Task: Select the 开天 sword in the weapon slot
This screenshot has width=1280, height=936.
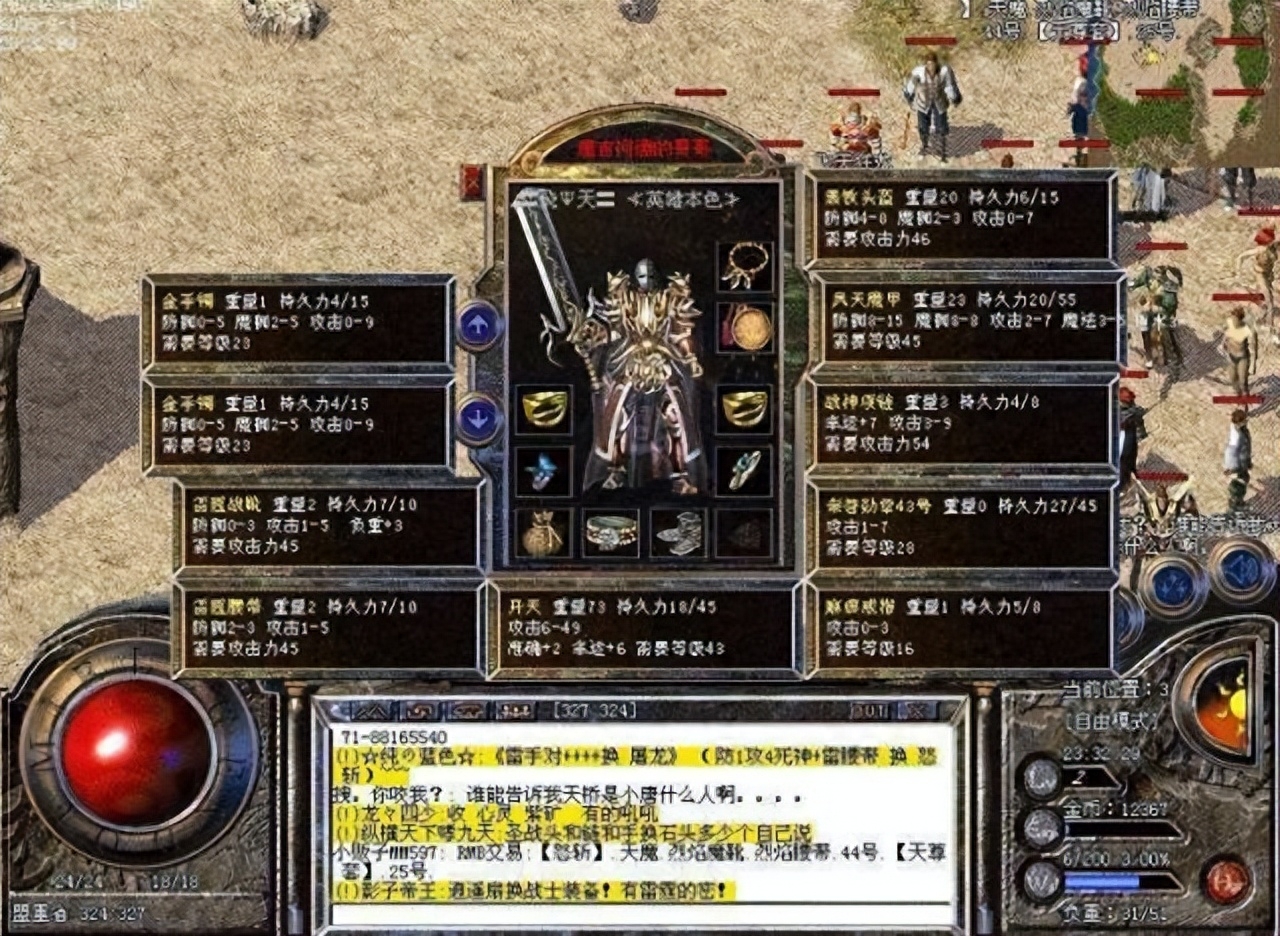Action: tap(551, 270)
